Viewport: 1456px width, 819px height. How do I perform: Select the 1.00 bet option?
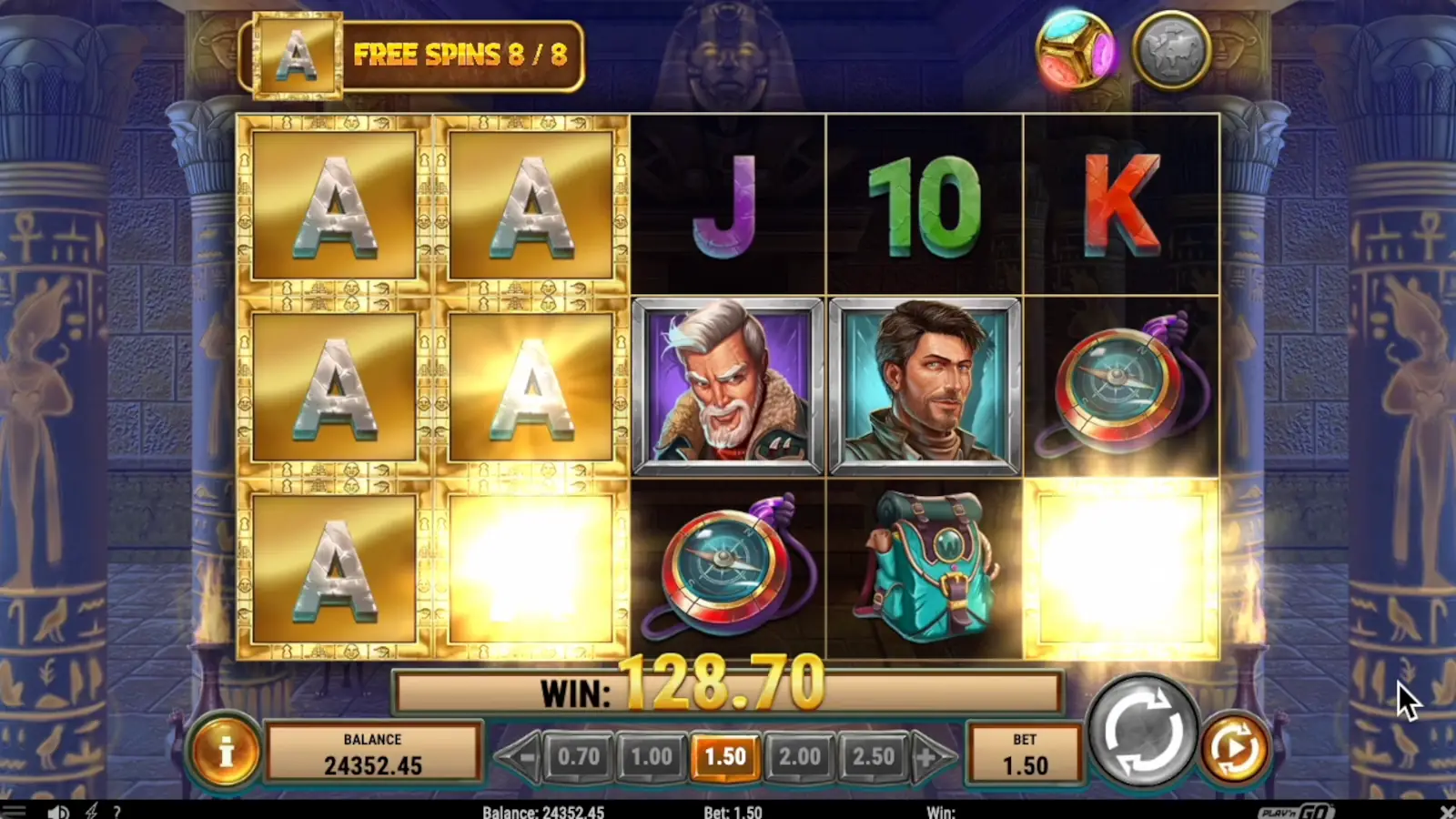[x=652, y=755]
